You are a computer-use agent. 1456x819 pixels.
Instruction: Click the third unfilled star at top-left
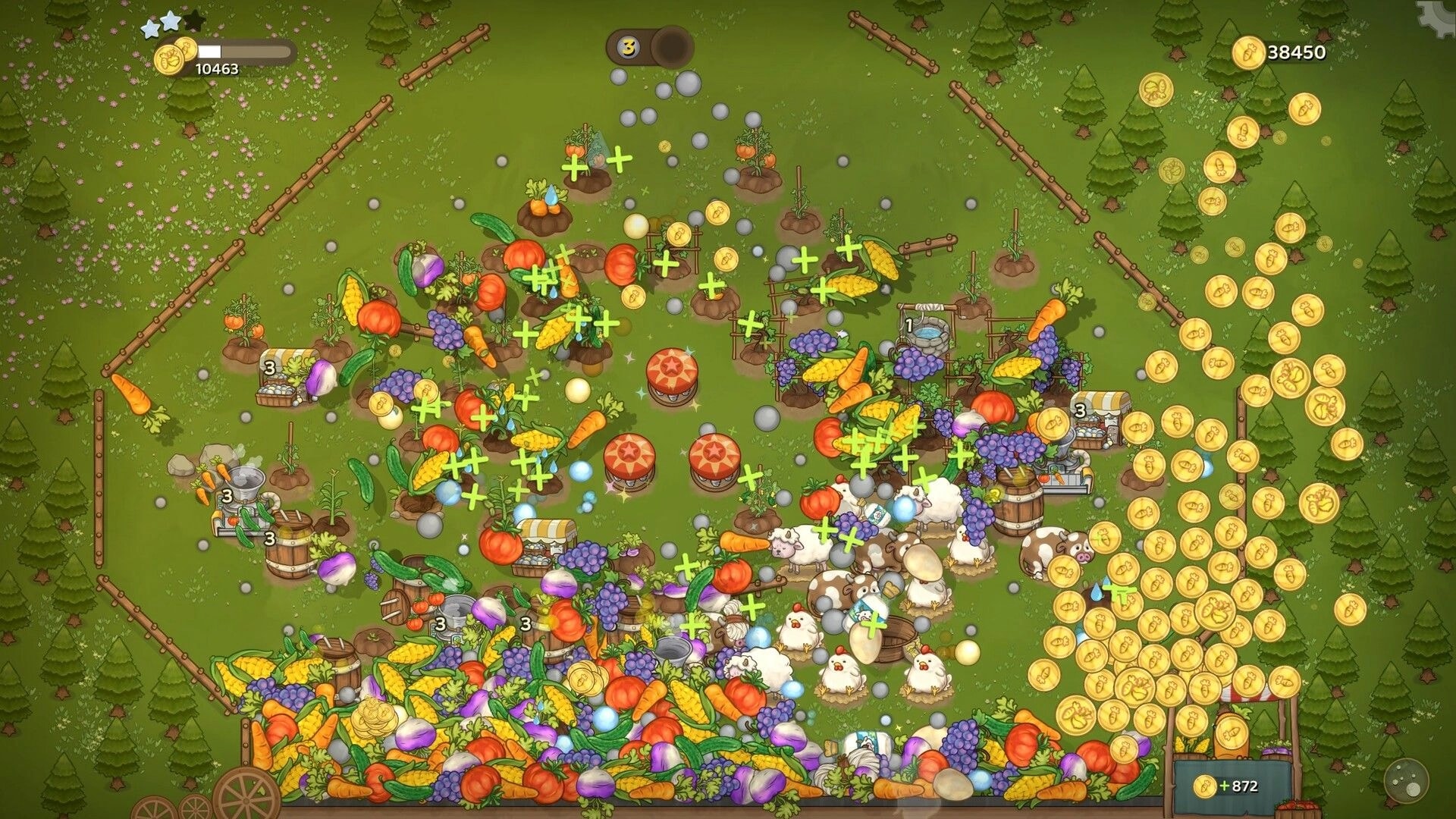coord(193,23)
